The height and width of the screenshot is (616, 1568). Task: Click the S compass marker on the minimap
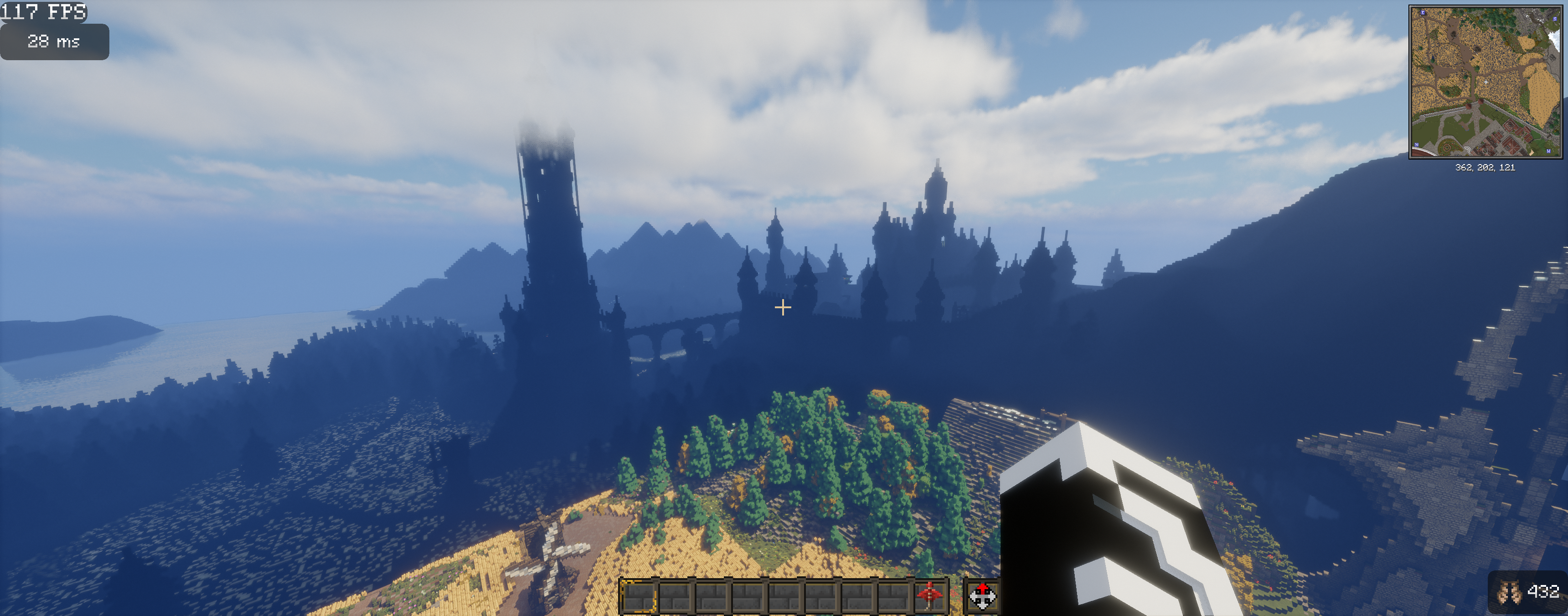coord(1555,19)
